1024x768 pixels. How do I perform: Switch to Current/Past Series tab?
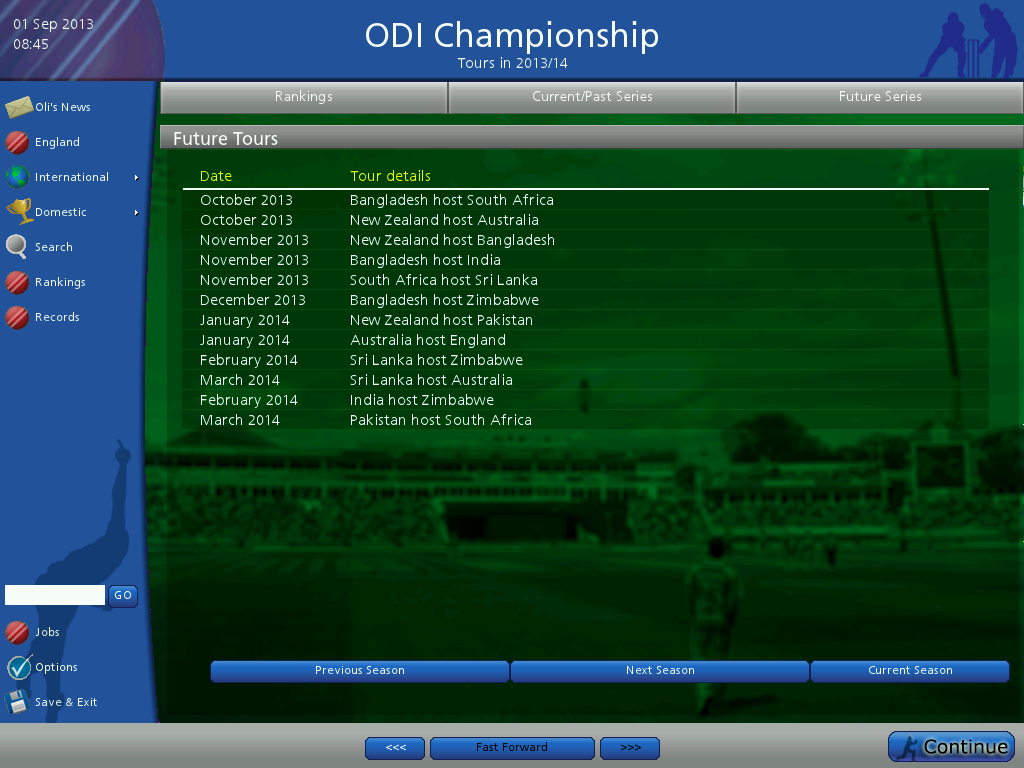click(x=592, y=97)
